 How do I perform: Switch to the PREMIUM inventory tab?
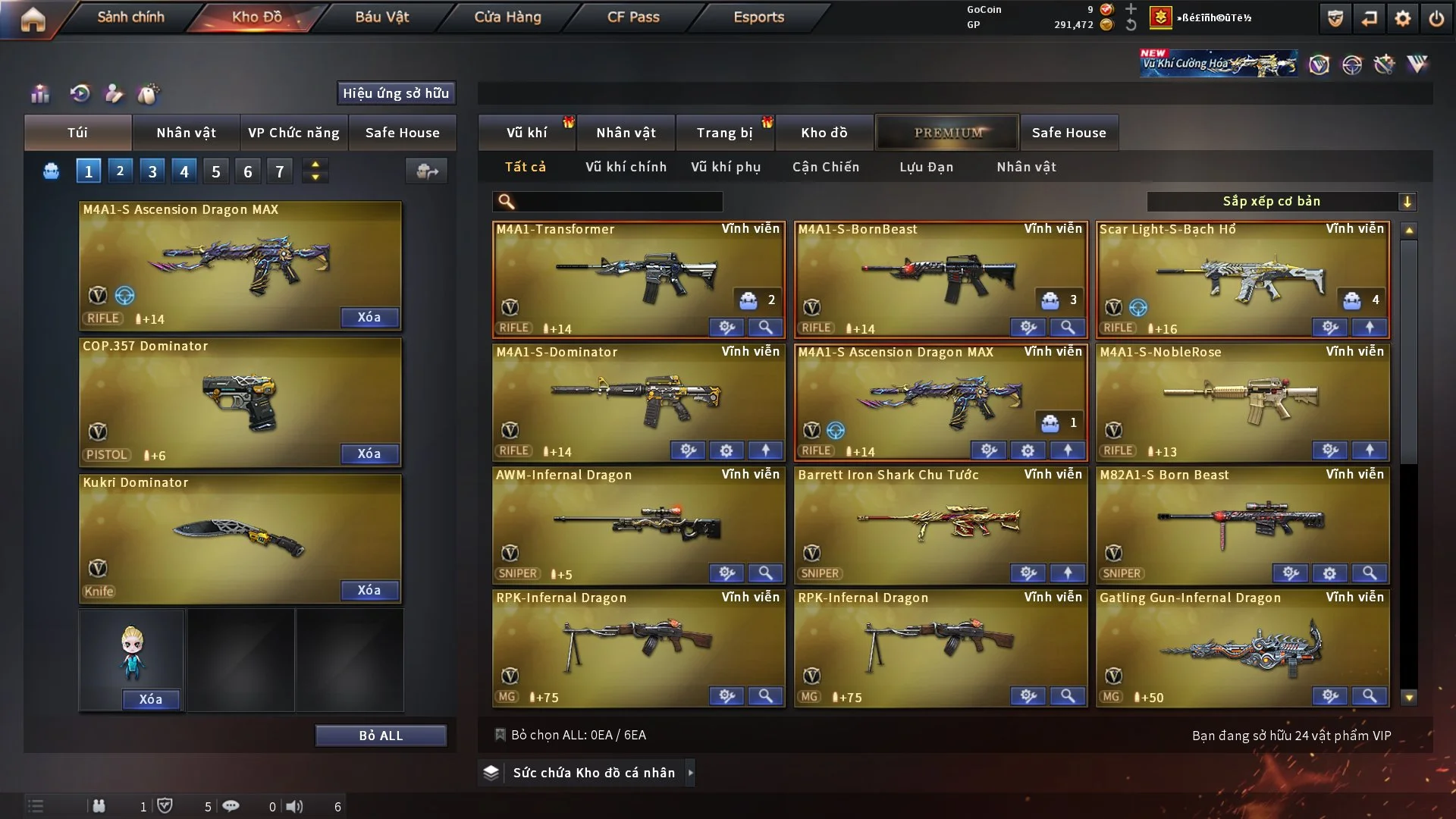948,133
